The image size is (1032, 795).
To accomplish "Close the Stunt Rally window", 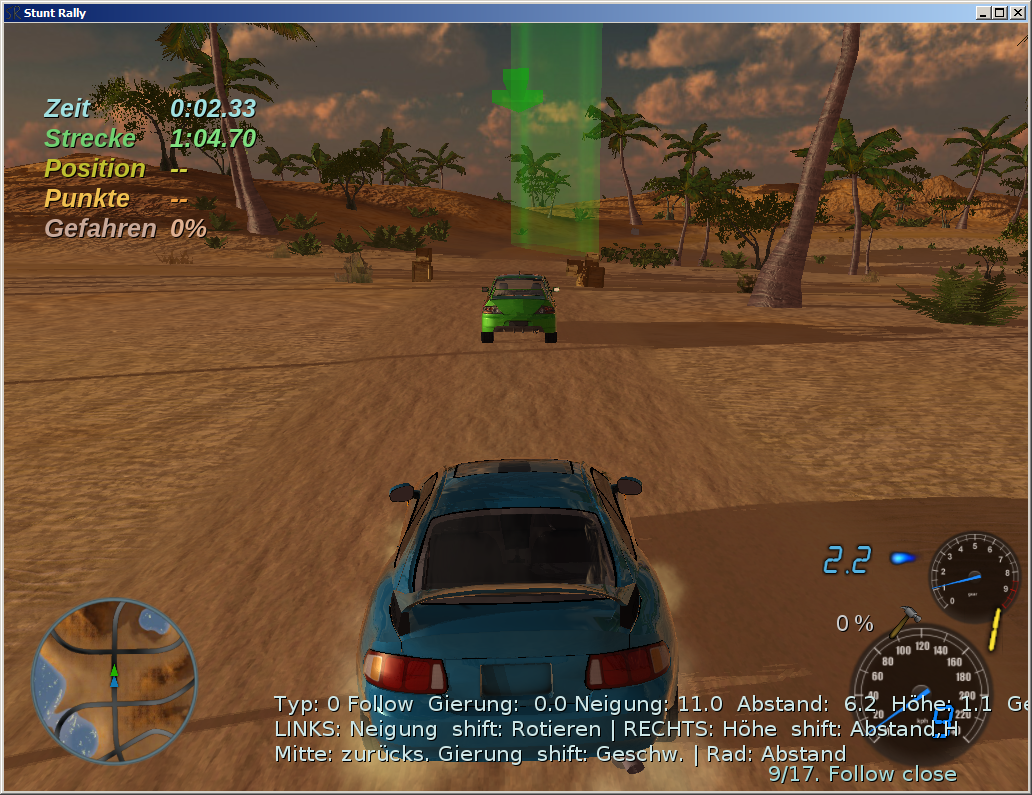I will pos(1018,13).
